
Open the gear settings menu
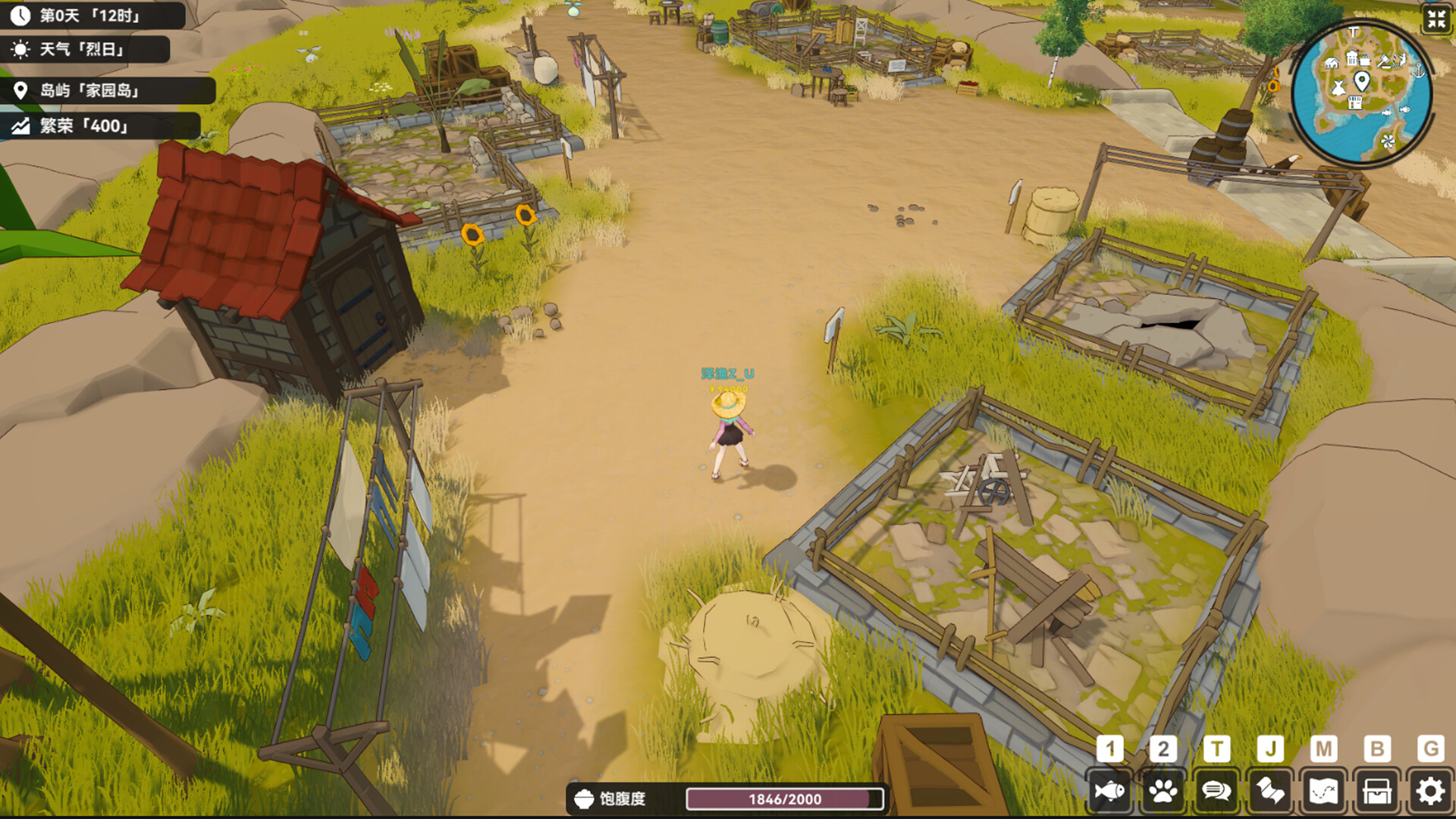click(x=1430, y=792)
